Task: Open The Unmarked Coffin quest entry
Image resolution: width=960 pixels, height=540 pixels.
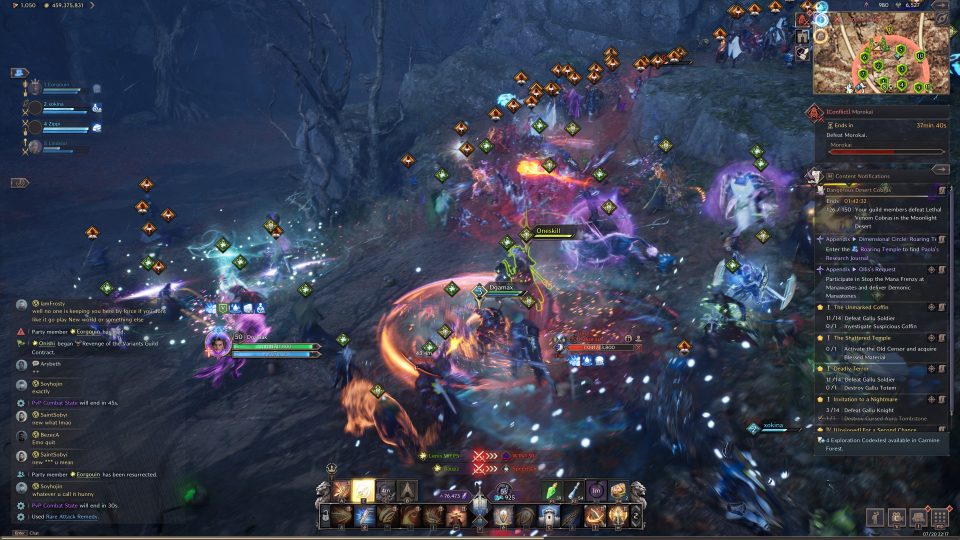Action: coord(866,308)
